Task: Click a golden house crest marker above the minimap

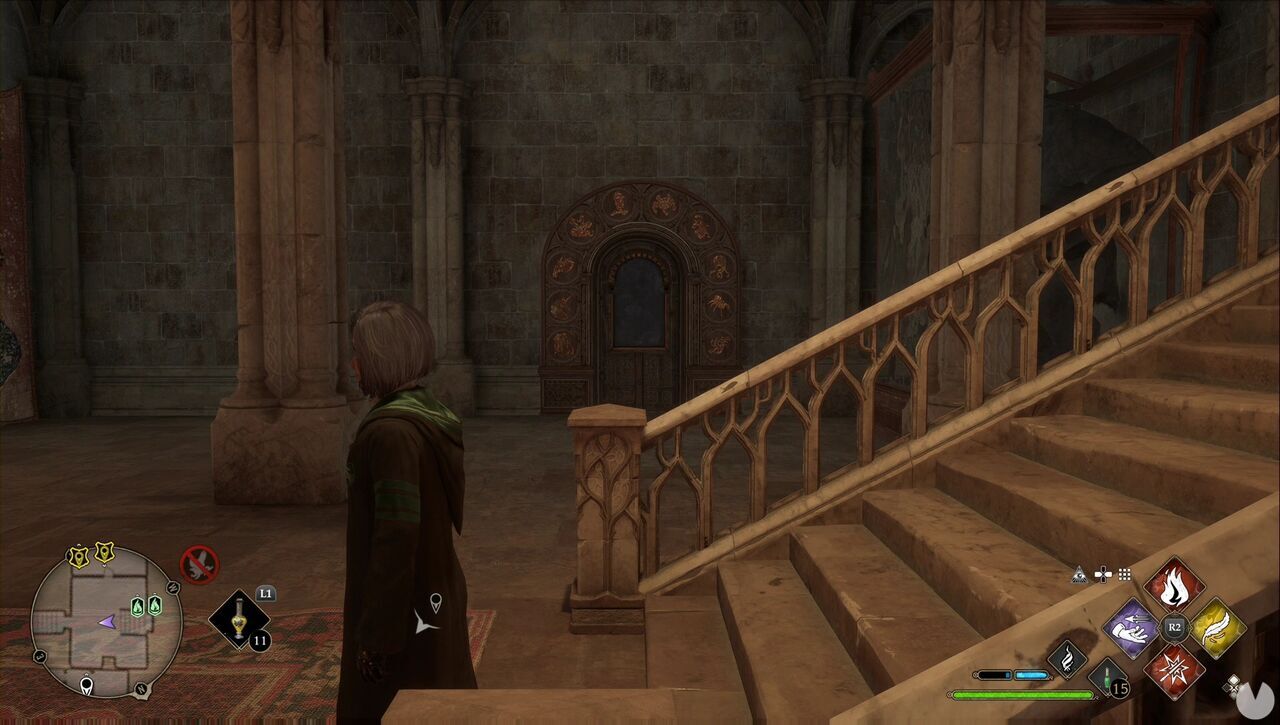Action: pos(78,555)
